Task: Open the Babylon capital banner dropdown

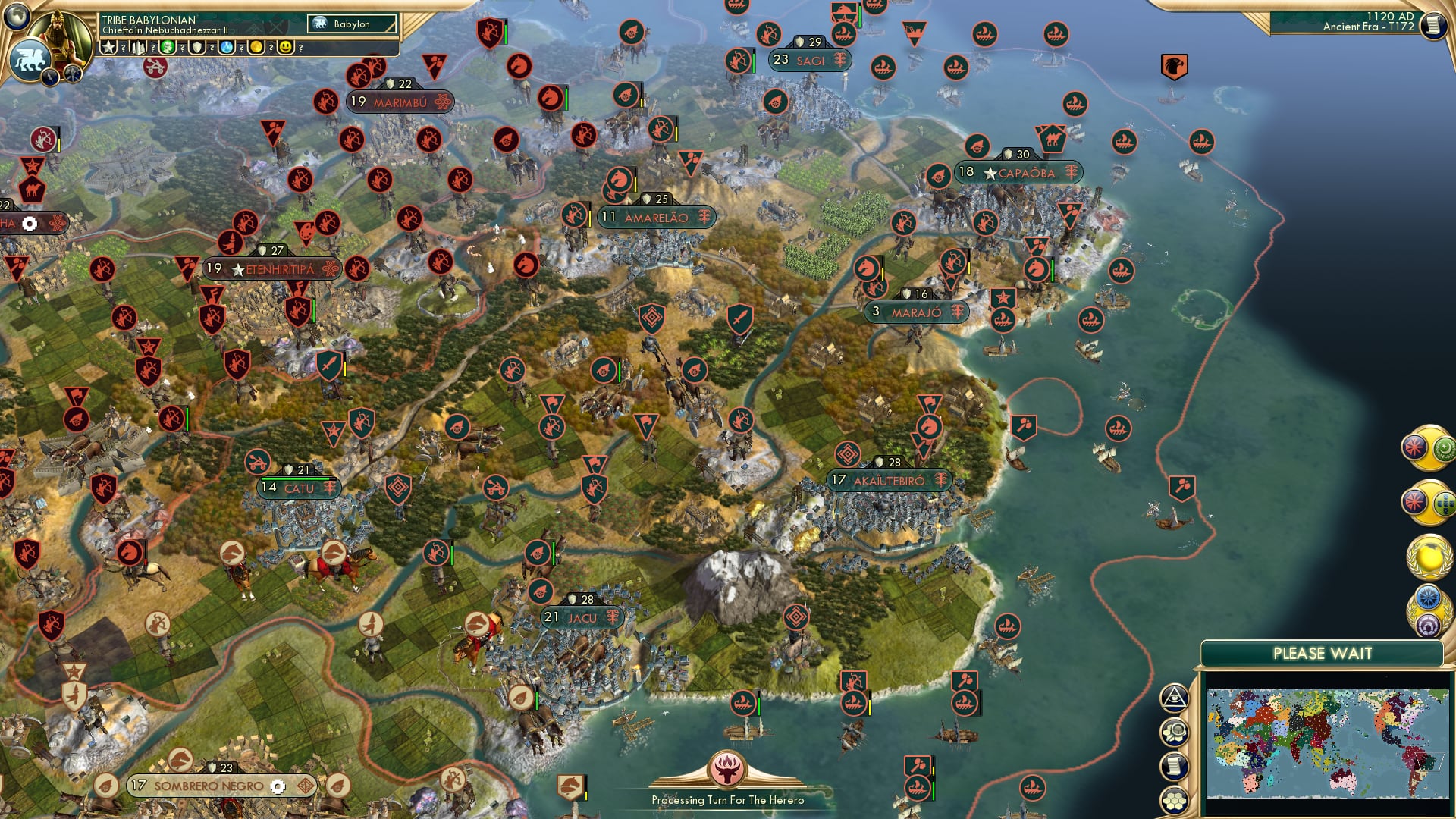Action: (350, 24)
